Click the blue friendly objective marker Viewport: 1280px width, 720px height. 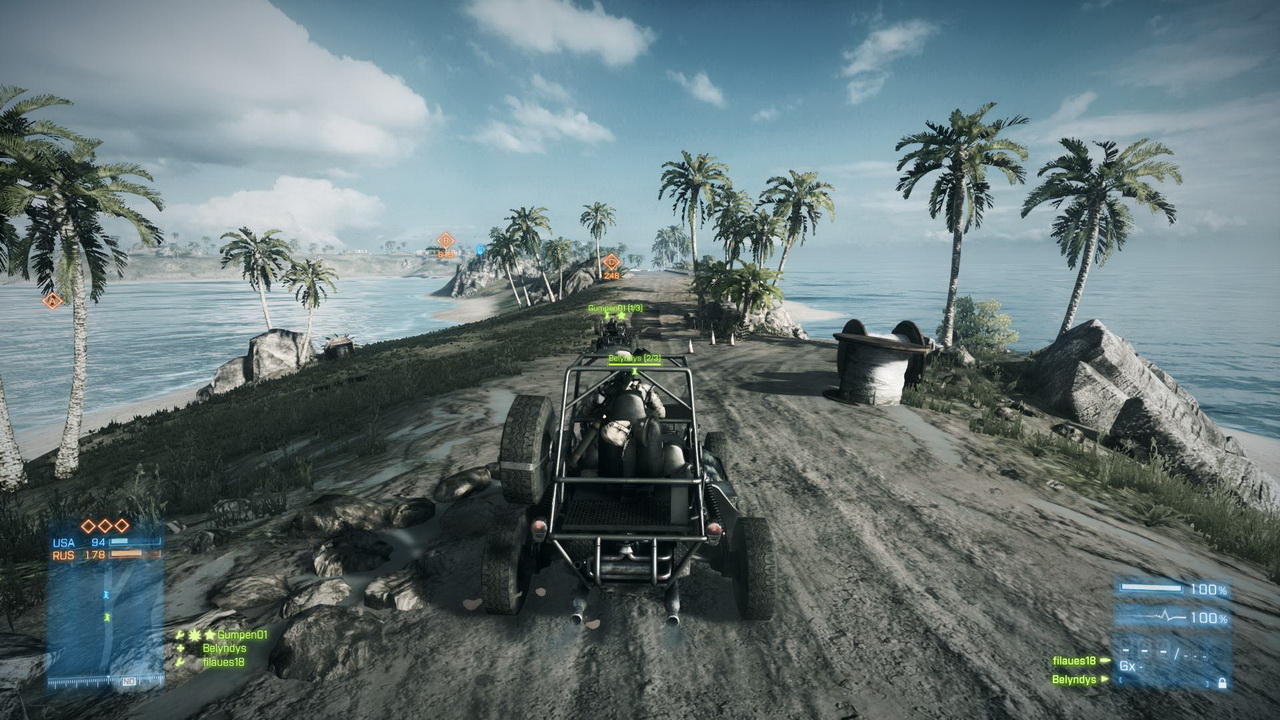(x=480, y=249)
